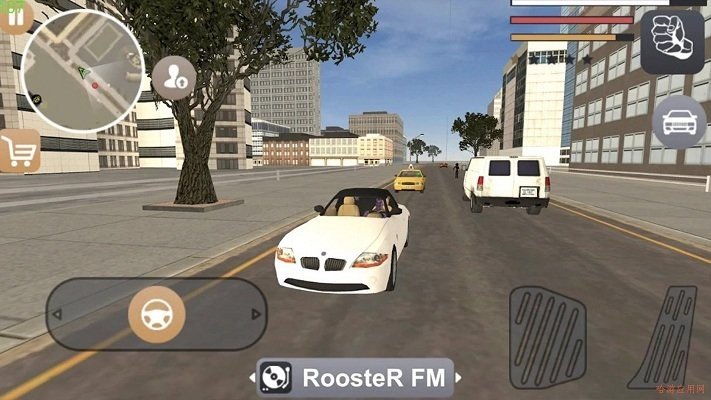The image size is (711, 400).
Task: Tap the car icon button
Action: tap(679, 122)
